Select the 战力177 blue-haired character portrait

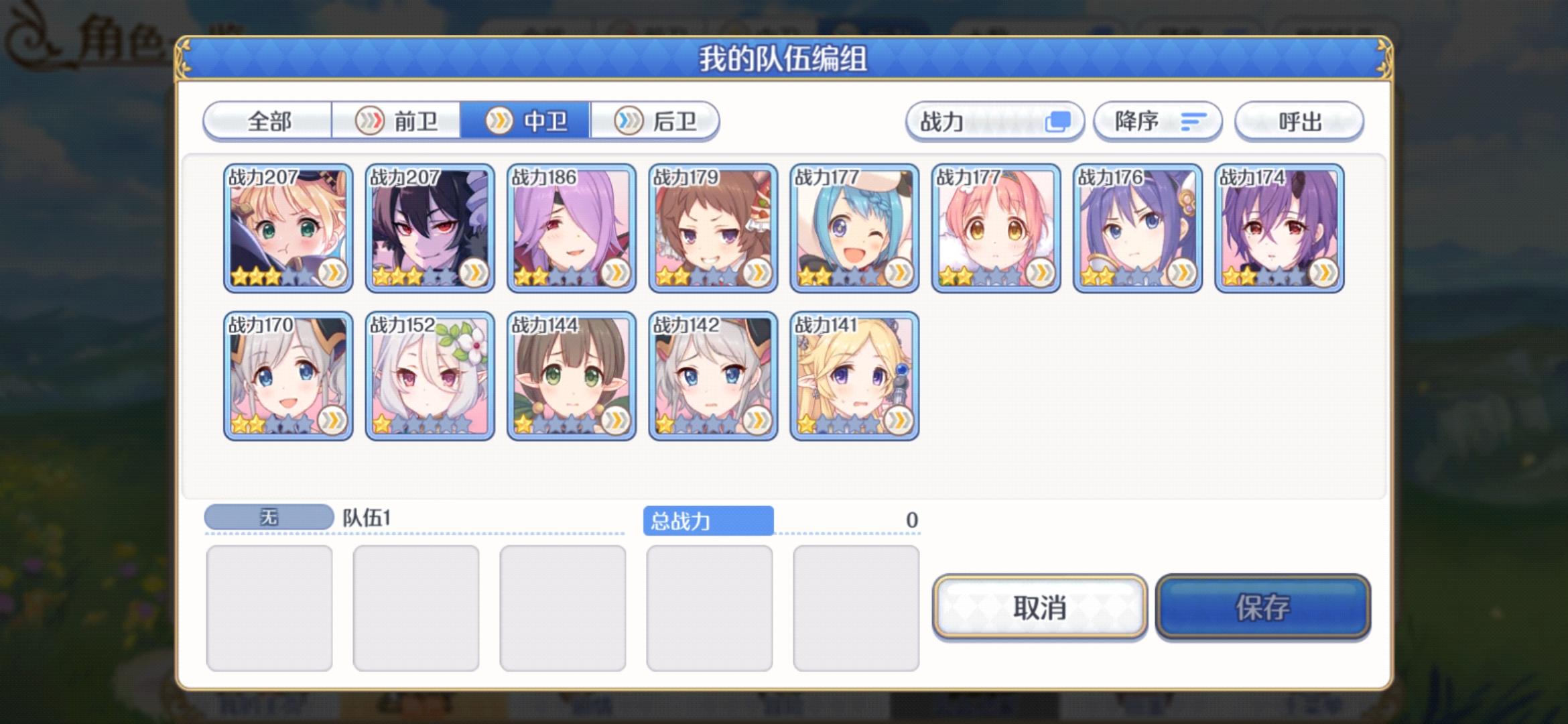pos(855,231)
